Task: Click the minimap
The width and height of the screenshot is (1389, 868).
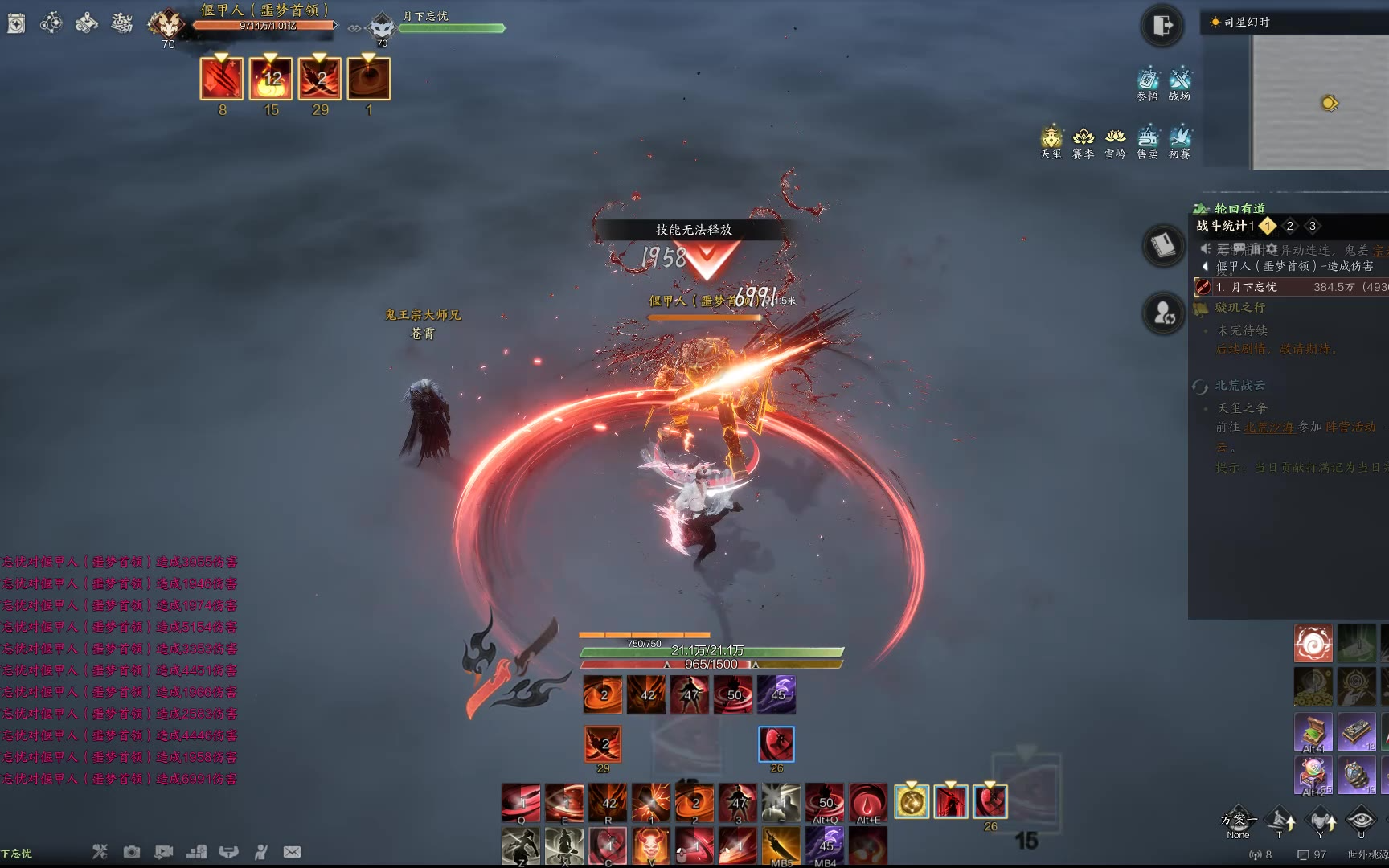Action: click(1320, 102)
